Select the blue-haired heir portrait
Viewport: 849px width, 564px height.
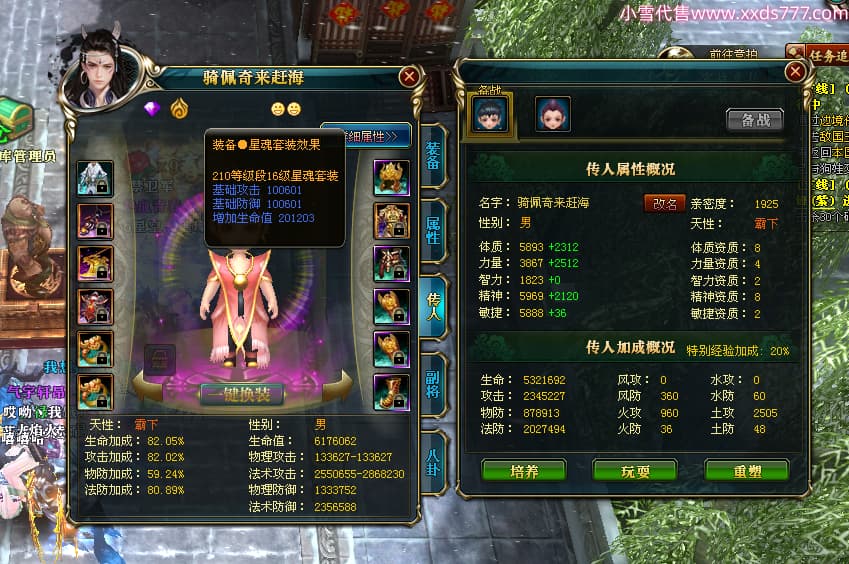pyautogui.click(x=490, y=113)
